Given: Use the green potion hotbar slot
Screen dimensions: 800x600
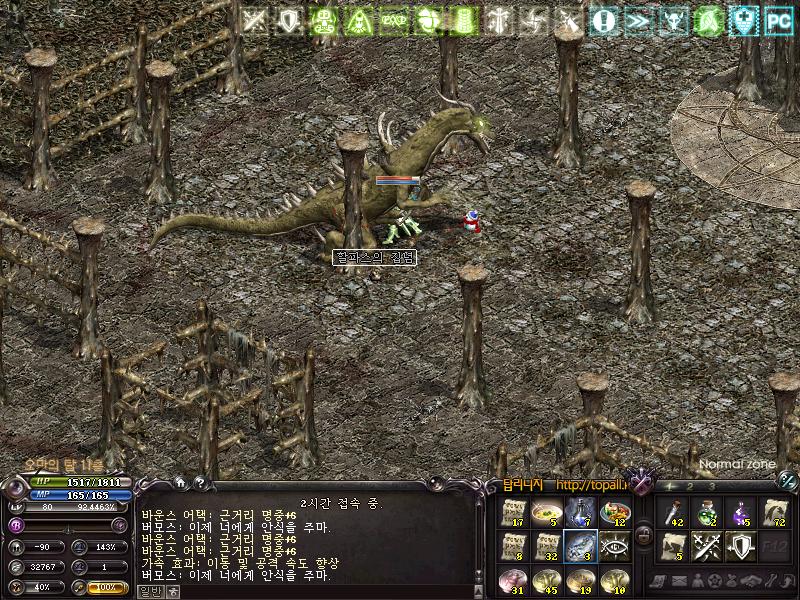Looking at the screenshot, I should (x=708, y=512).
